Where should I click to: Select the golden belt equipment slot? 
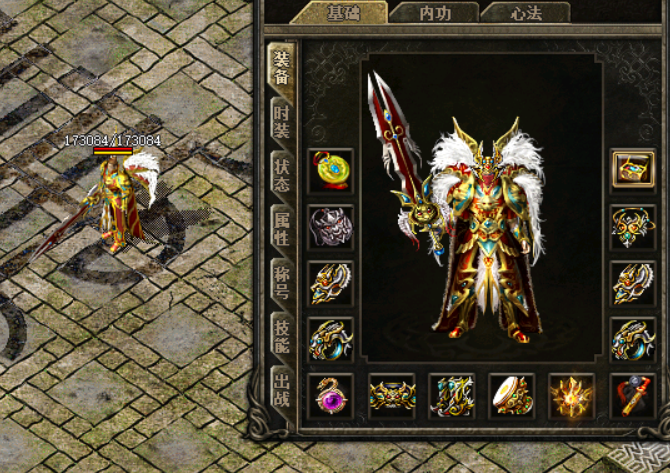click(x=392, y=395)
